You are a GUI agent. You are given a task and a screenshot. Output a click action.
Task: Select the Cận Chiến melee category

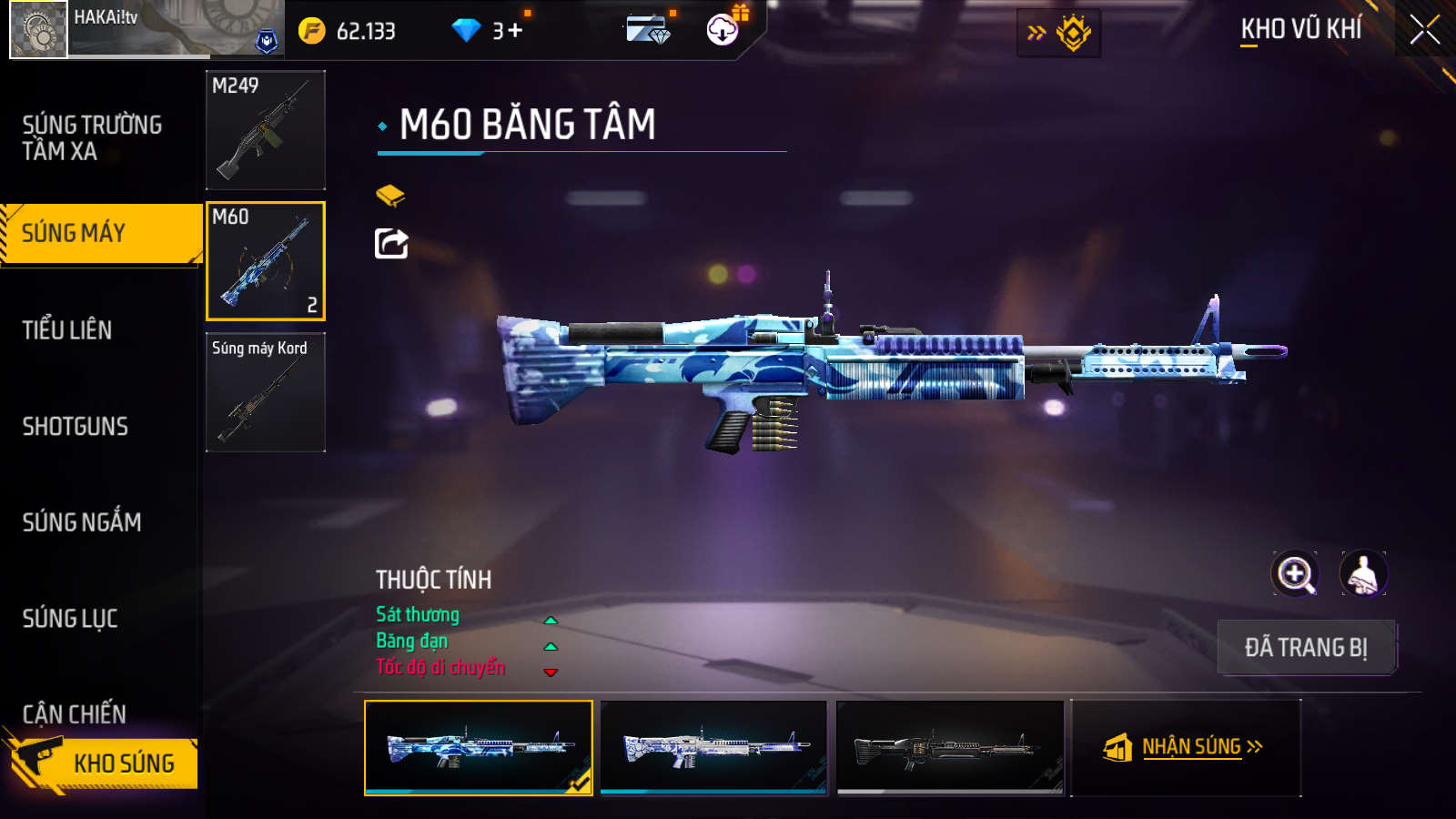click(75, 713)
